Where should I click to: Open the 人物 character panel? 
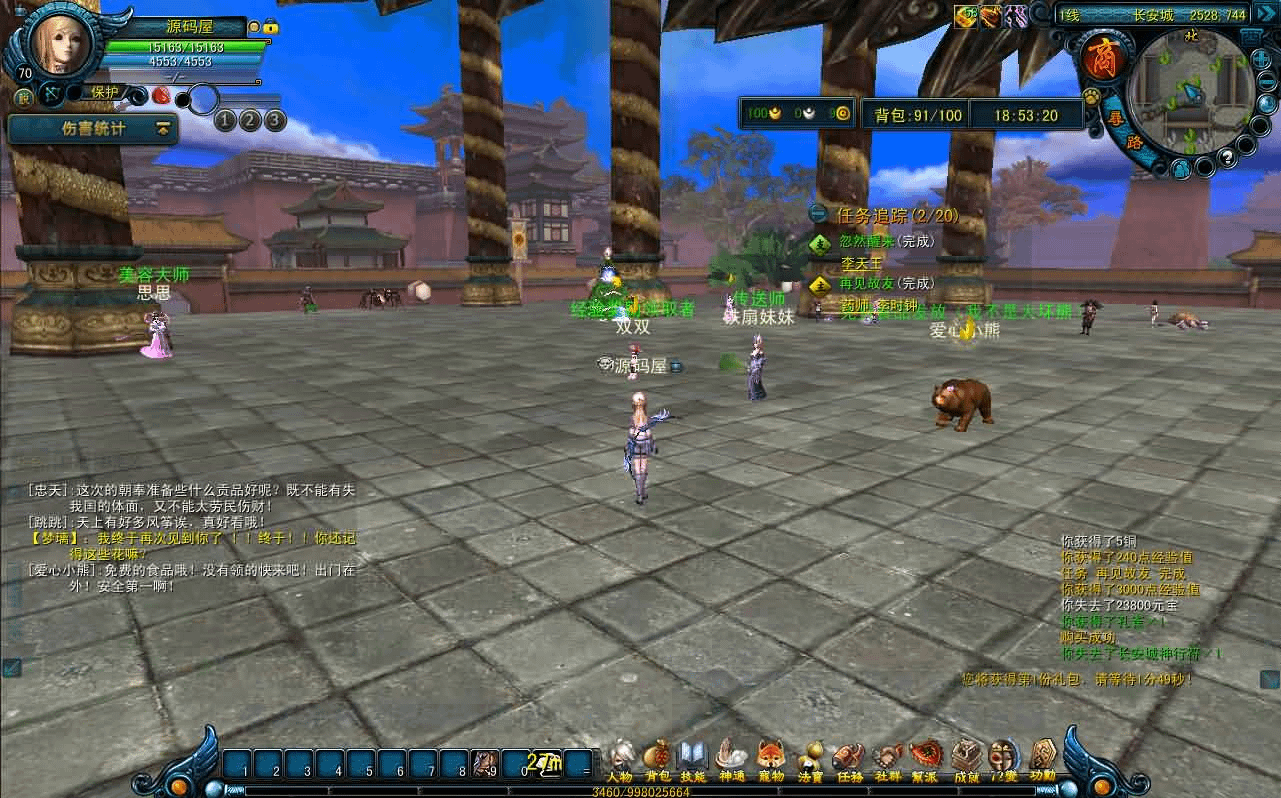(620, 758)
